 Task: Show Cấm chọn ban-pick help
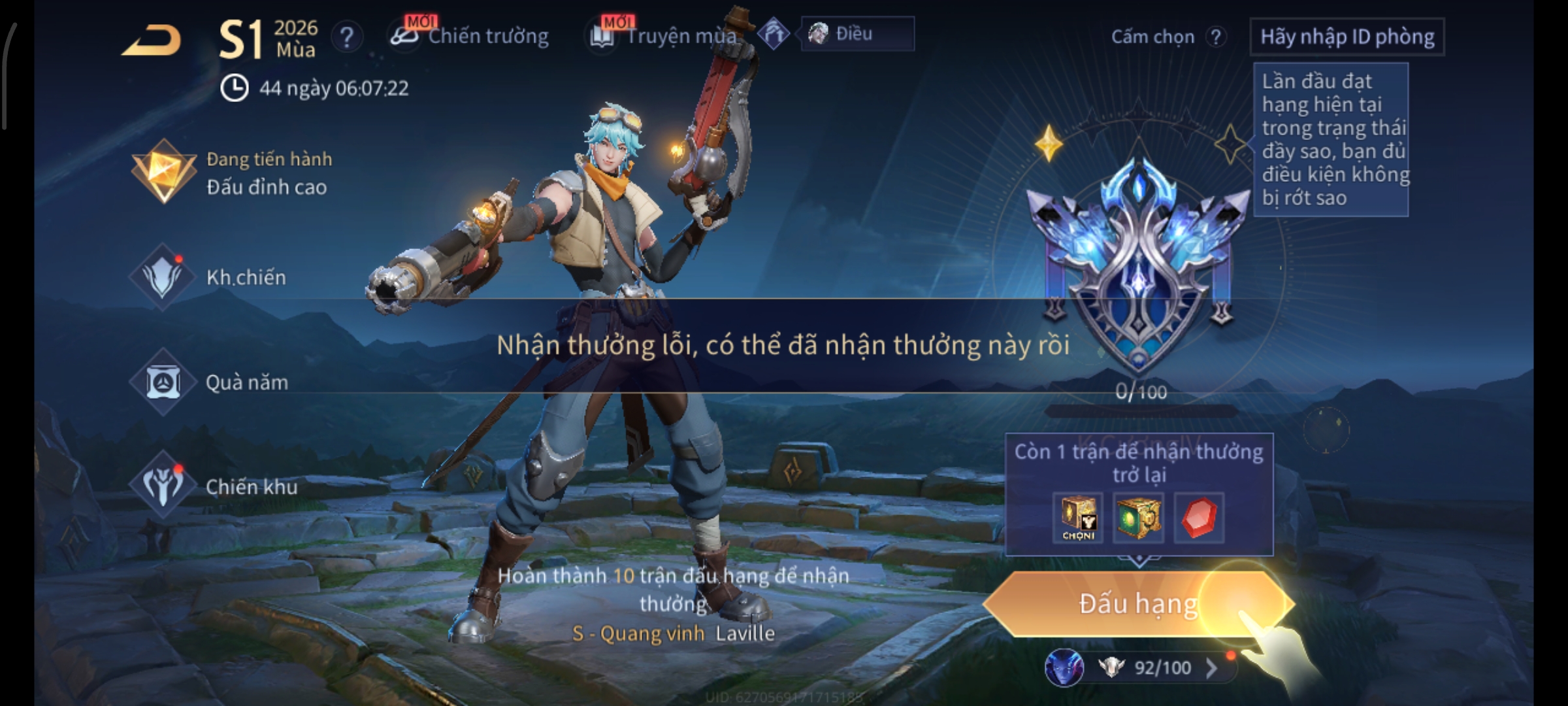1215,37
